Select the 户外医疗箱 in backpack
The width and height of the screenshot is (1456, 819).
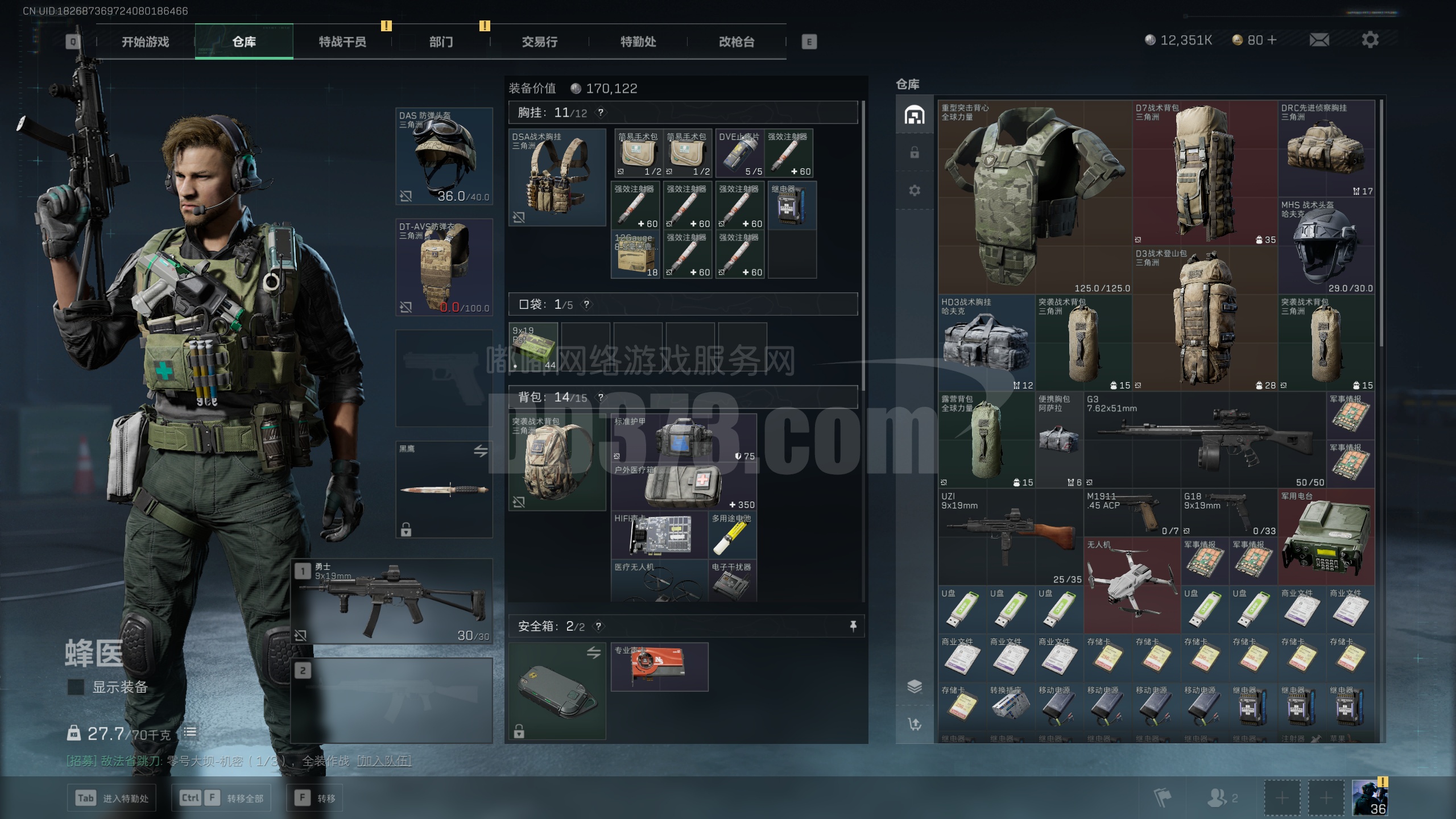point(684,487)
